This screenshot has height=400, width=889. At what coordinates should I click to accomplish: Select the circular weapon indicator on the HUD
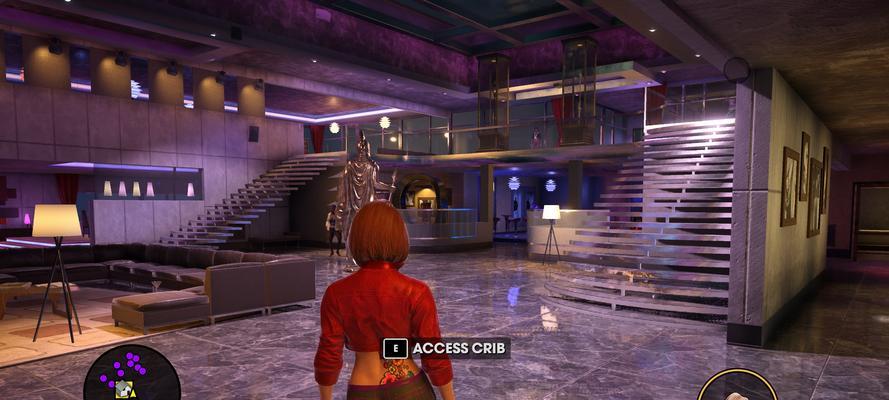coord(737,387)
